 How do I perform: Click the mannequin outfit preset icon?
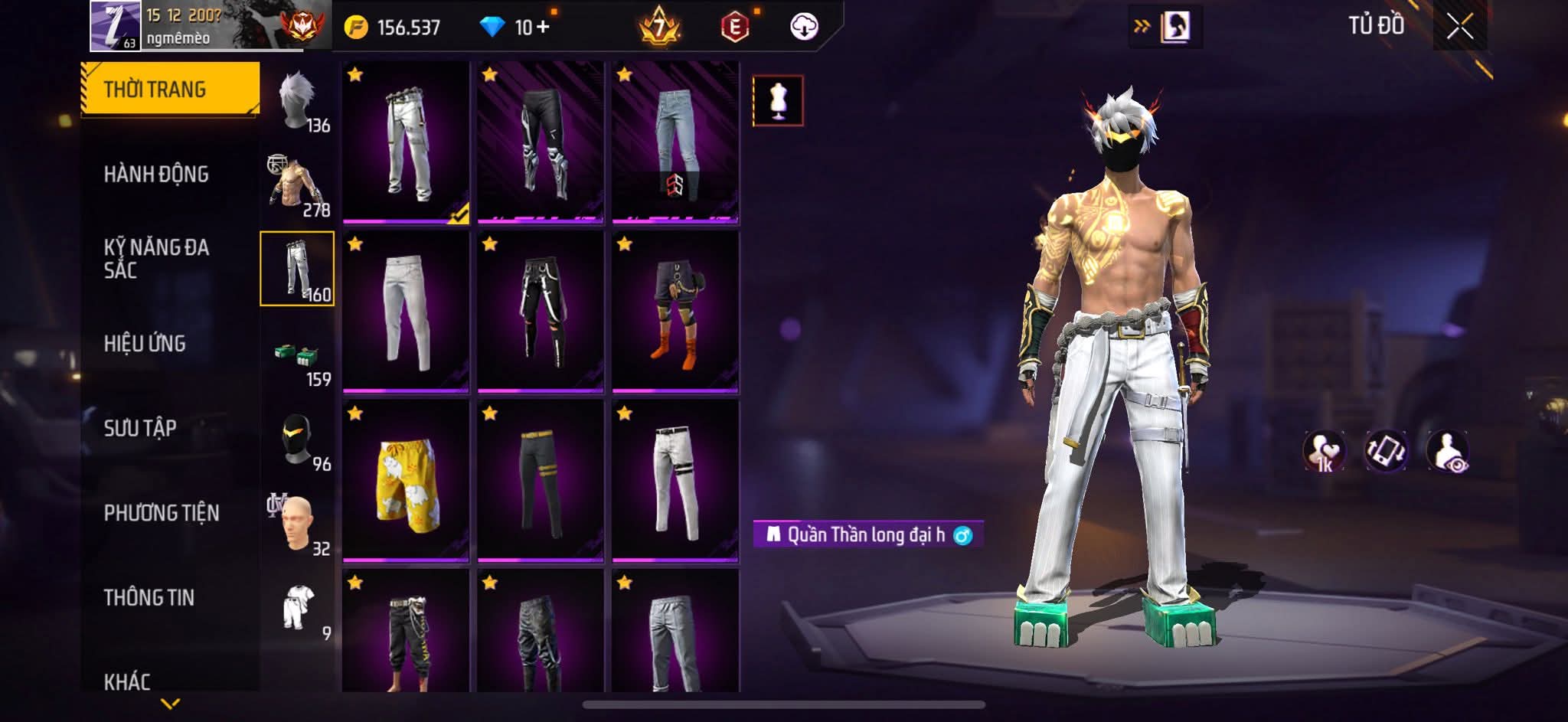tap(778, 100)
